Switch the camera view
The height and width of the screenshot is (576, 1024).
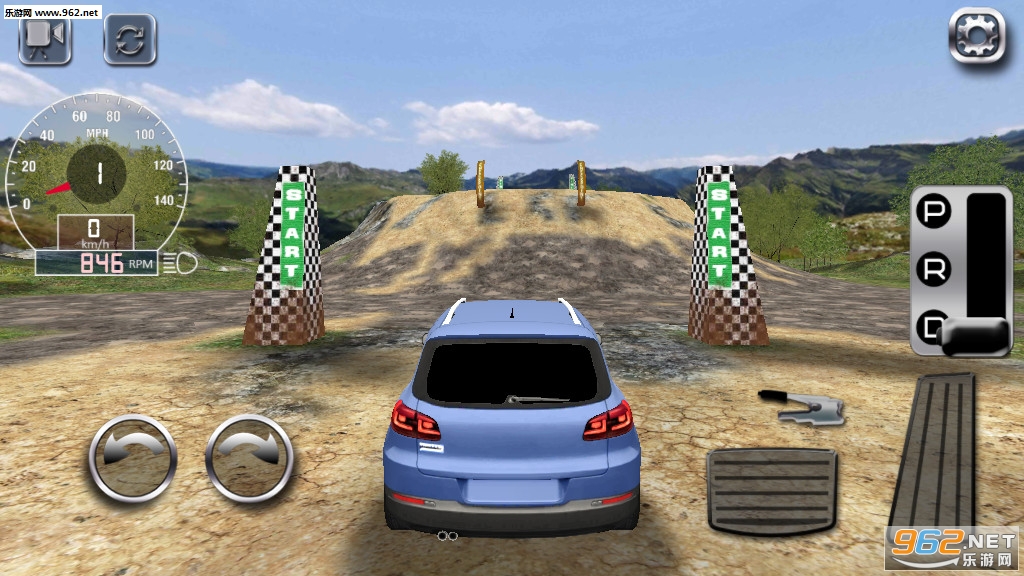[x=44, y=39]
